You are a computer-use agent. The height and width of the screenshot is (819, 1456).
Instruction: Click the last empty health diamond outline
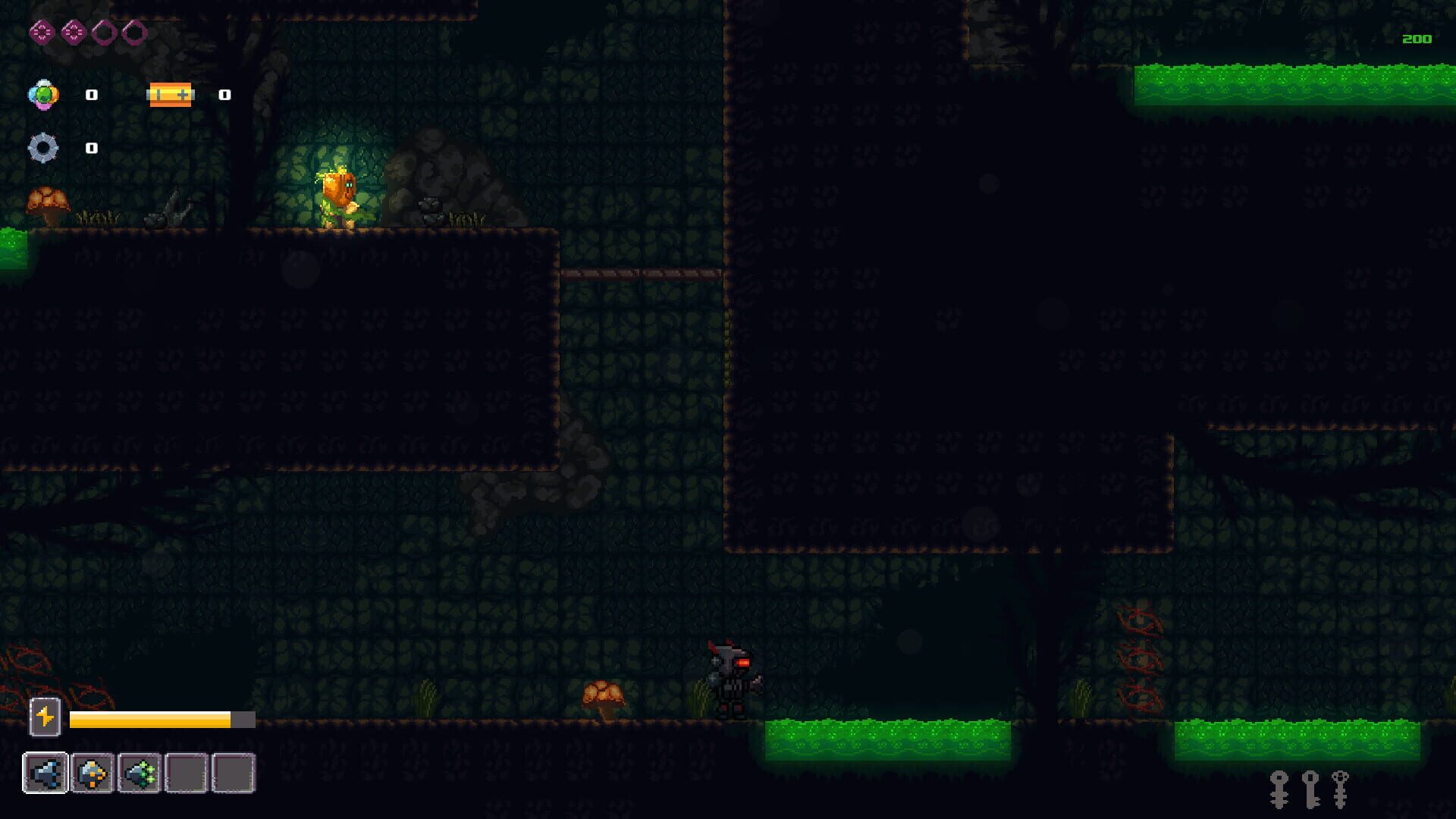pyautogui.click(x=133, y=31)
